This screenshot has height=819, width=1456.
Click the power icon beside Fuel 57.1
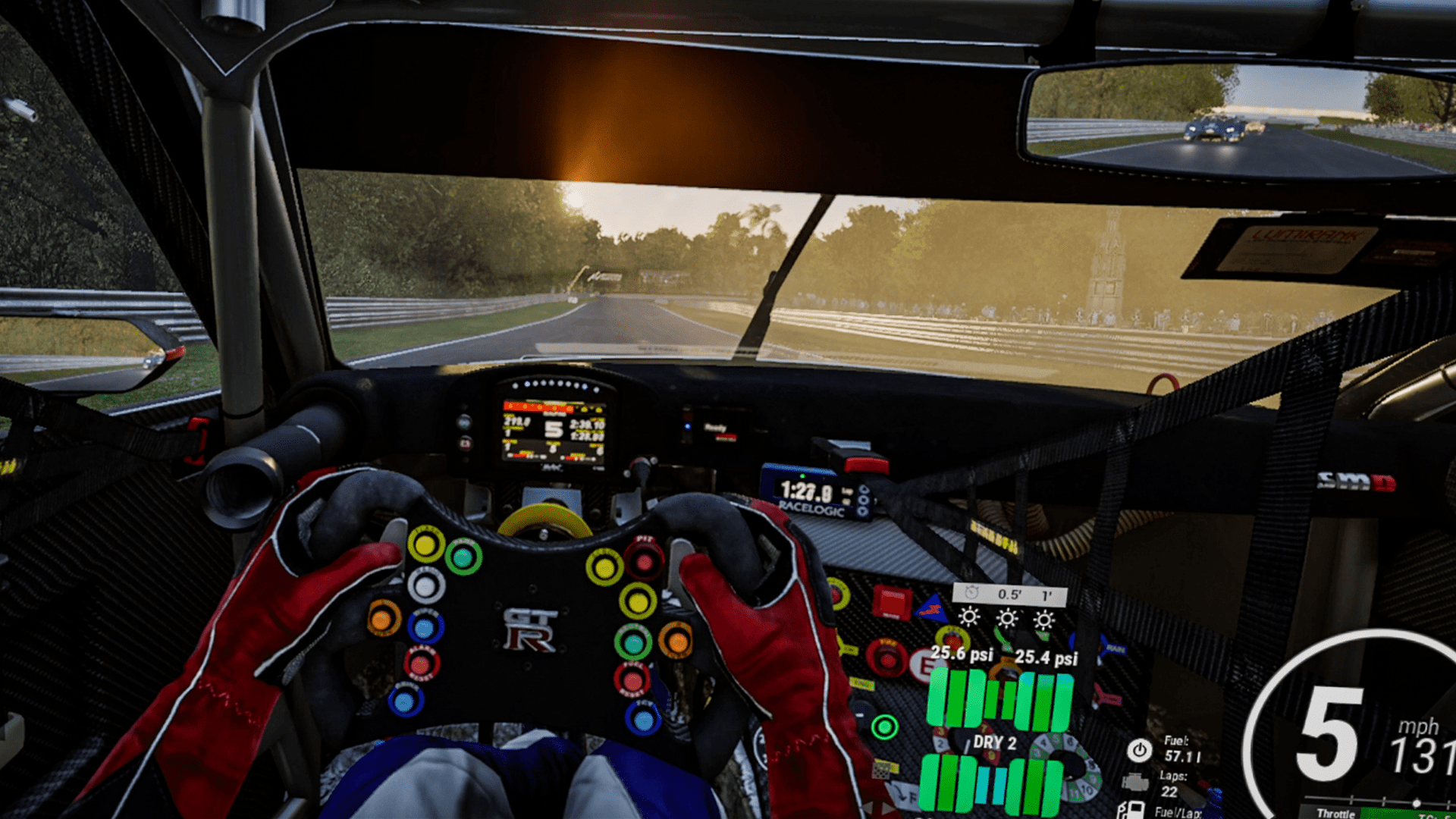(1138, 751)
